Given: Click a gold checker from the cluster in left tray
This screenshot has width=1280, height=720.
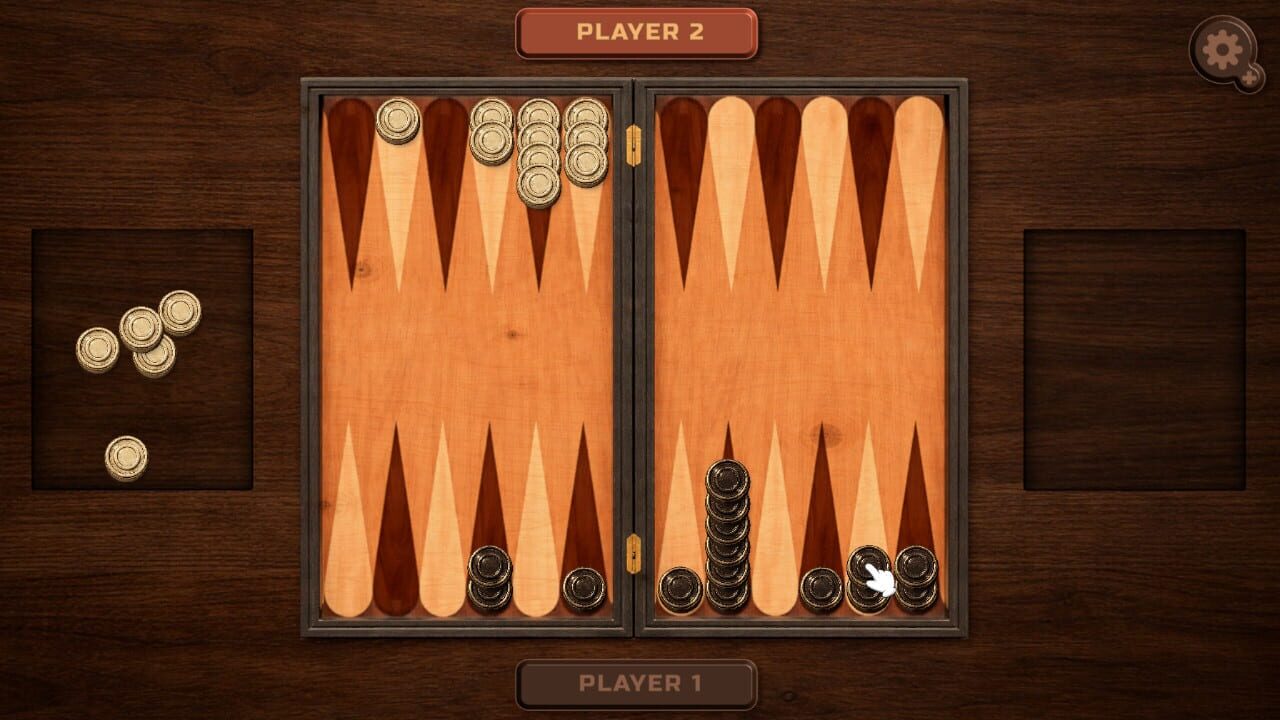Looking at the screenshot, I should (140, 330).
